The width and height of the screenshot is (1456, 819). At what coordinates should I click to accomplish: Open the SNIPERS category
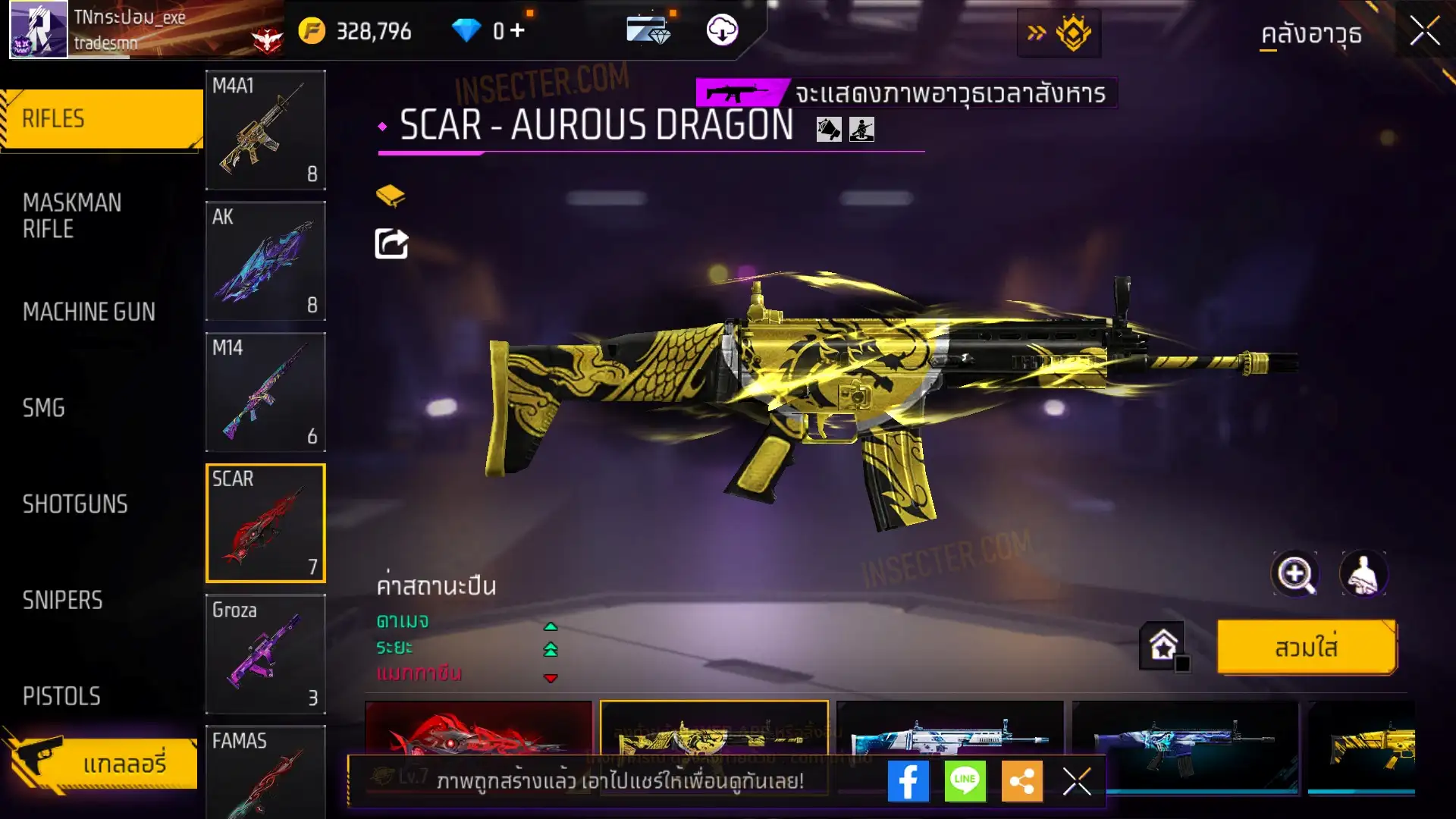(62, 601)
